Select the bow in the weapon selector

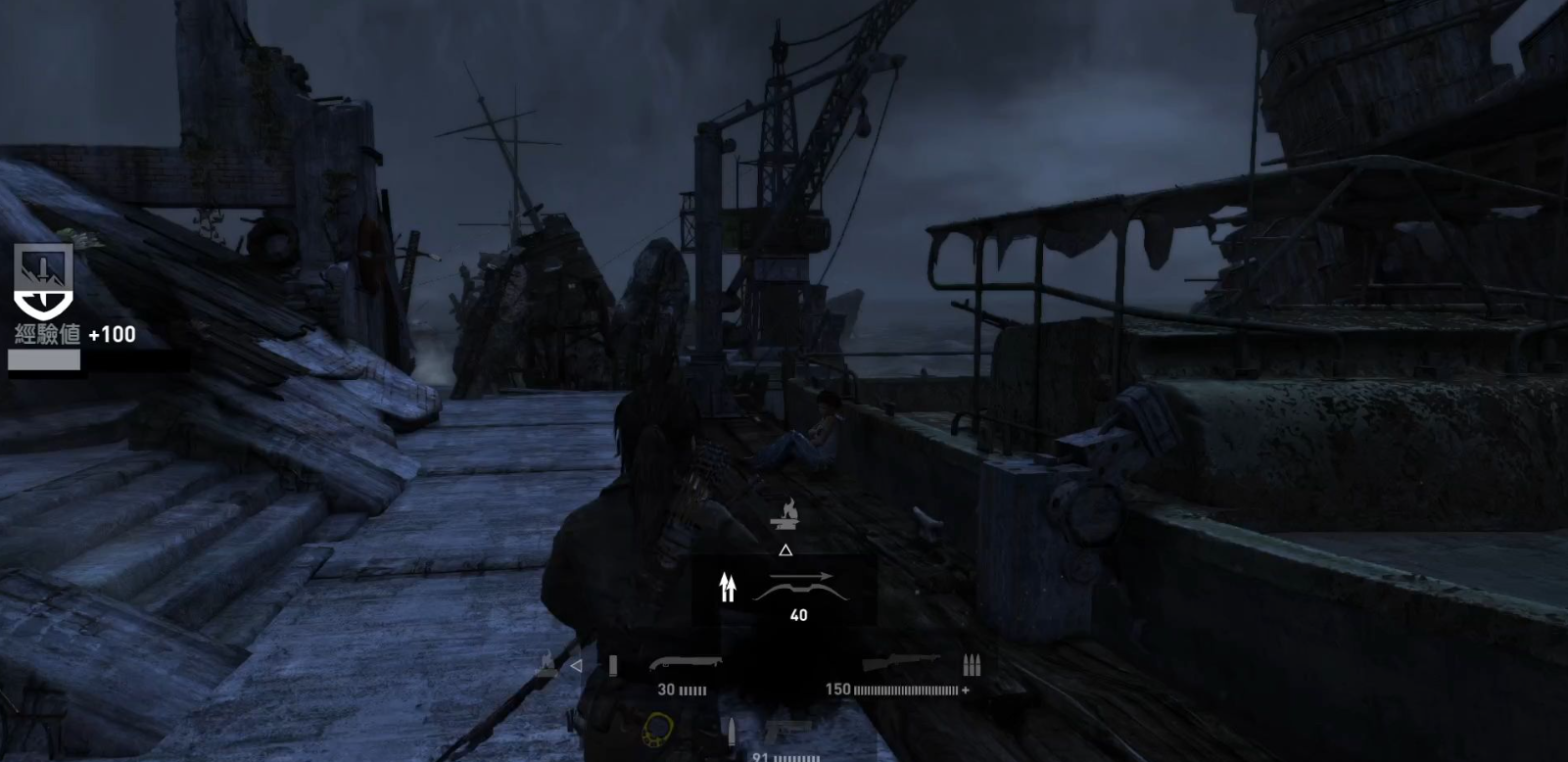pos(799,587)
